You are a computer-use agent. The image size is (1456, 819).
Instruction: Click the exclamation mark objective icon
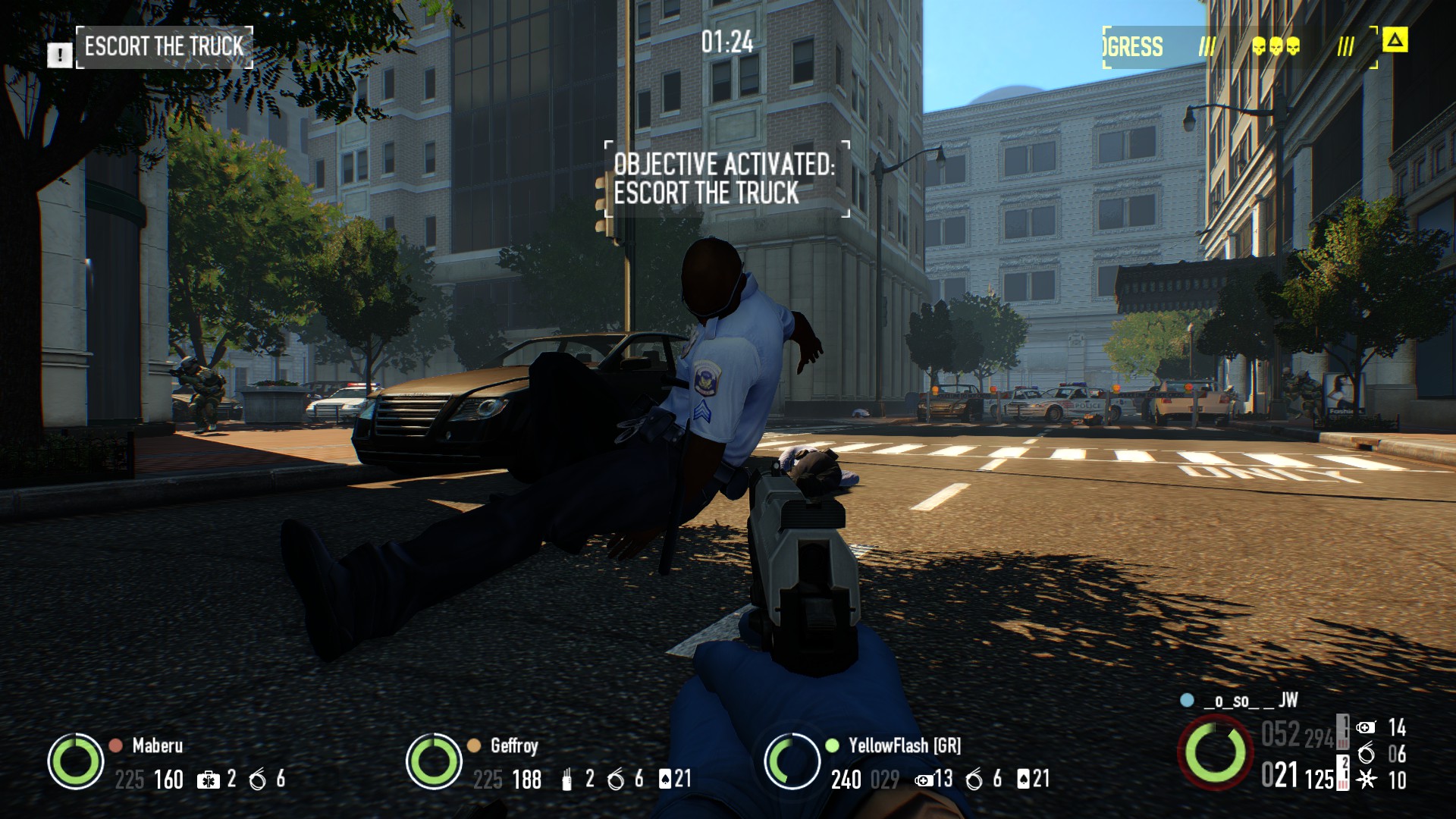tap(59, 55)
